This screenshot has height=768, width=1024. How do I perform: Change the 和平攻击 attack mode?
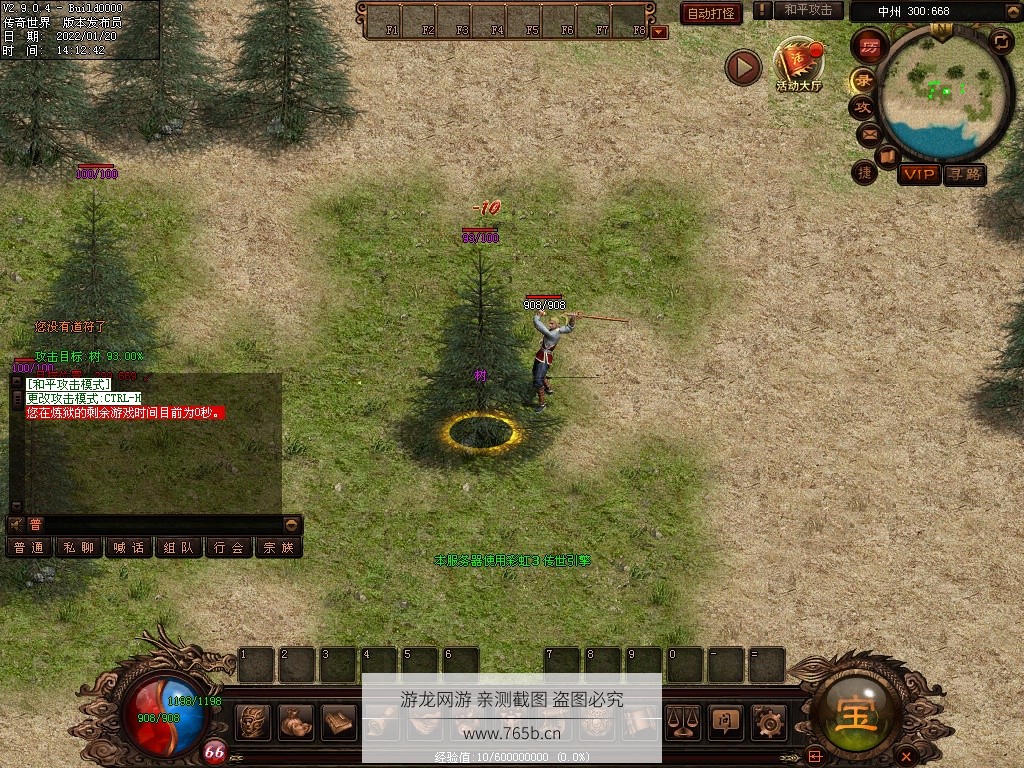click(808, 10)
